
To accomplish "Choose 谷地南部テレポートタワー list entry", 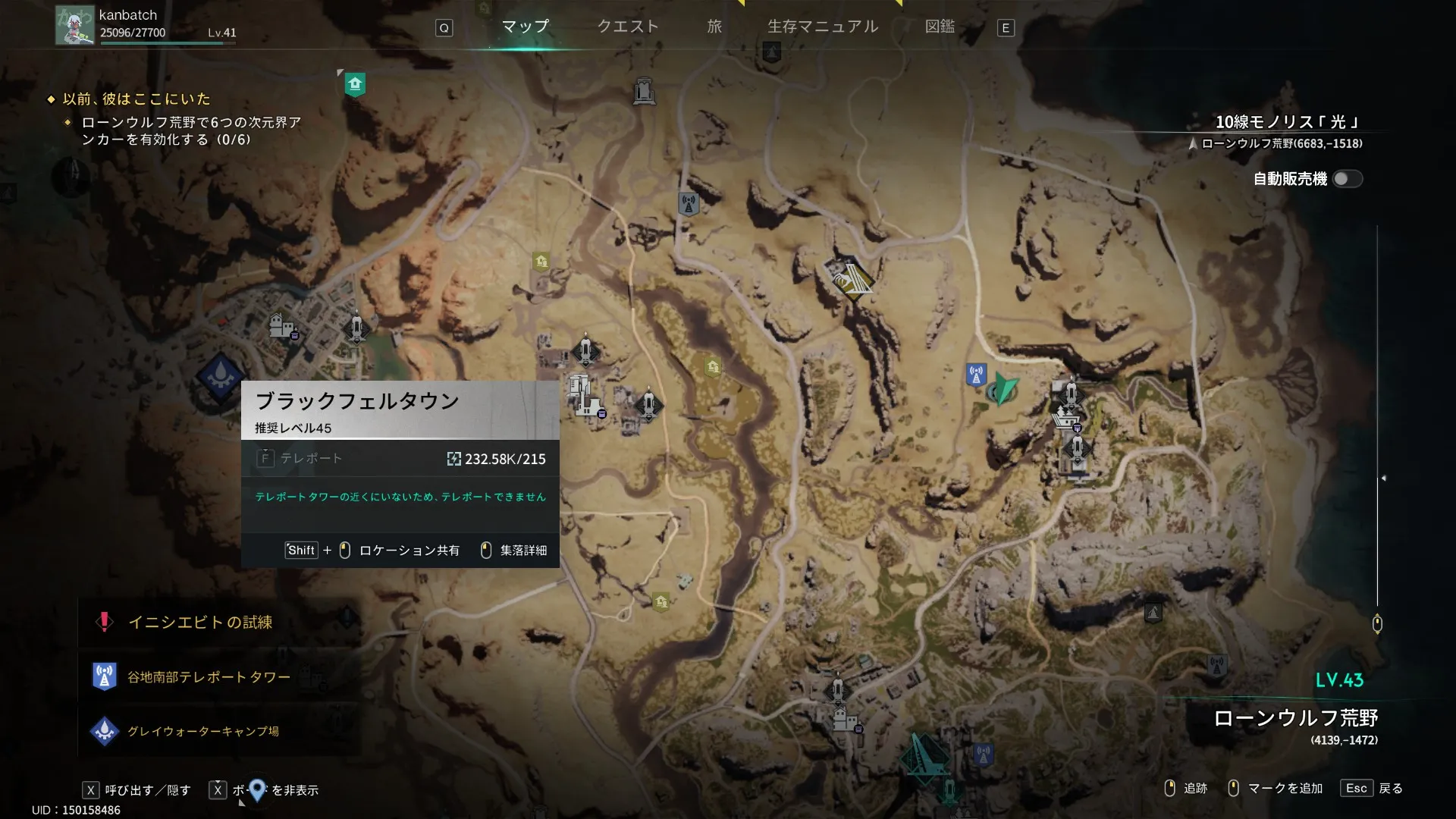I will pos(209,677).
